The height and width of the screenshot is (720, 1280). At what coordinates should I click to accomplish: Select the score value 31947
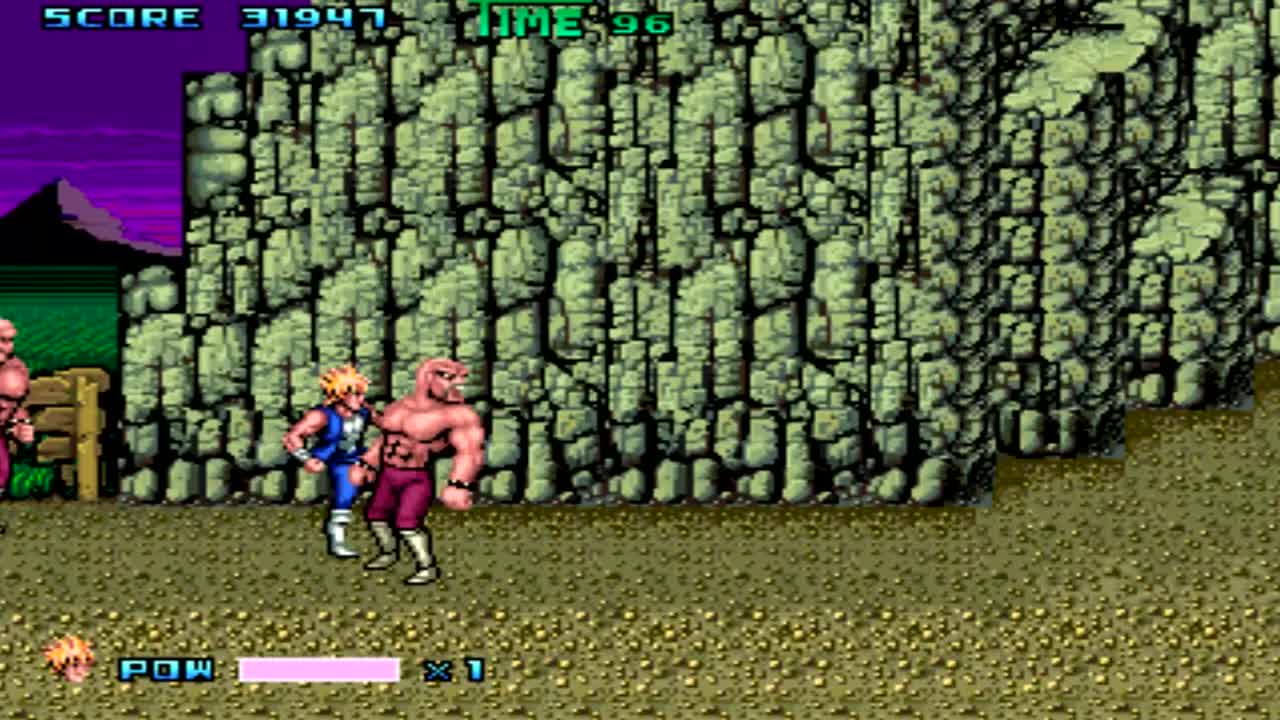click(x=310, y=18)
